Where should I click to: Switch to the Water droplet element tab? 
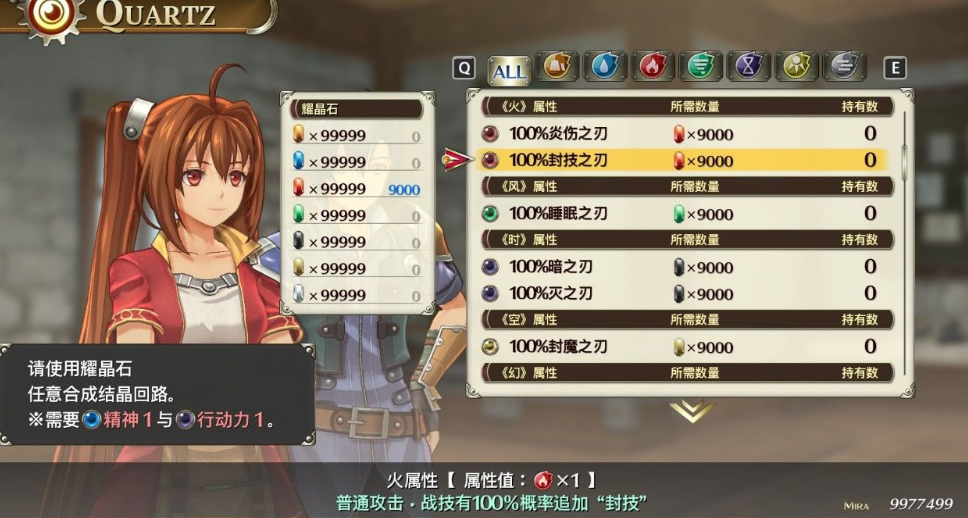[605, 67]
